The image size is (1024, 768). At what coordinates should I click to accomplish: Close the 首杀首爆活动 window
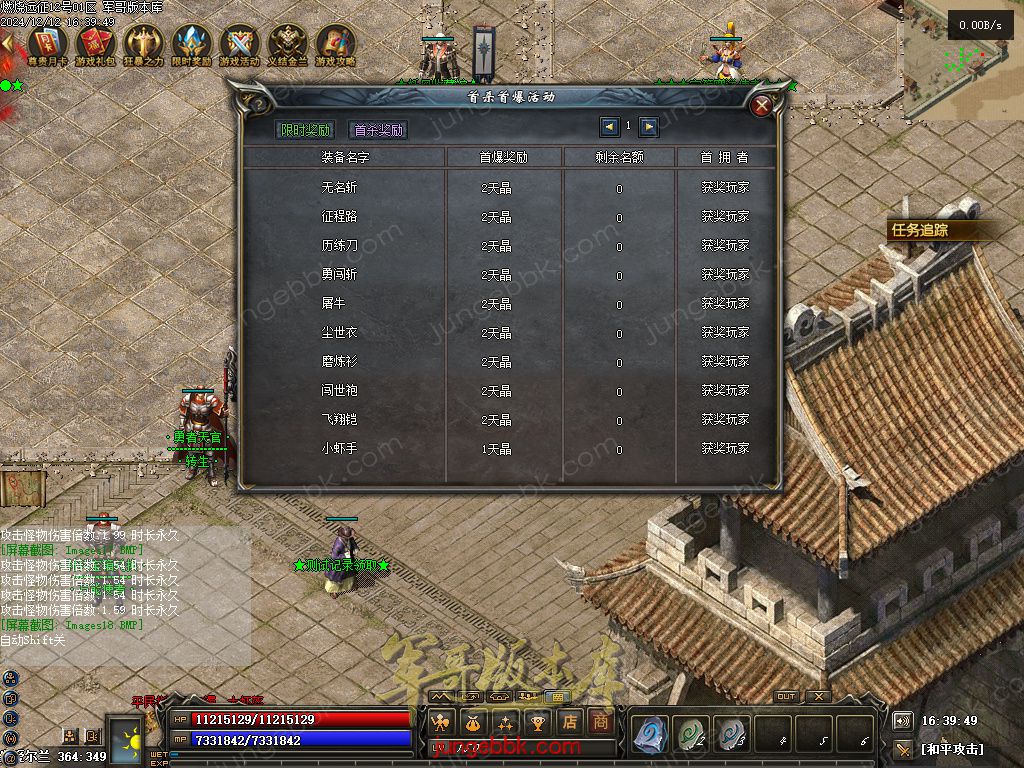[762, 106]
